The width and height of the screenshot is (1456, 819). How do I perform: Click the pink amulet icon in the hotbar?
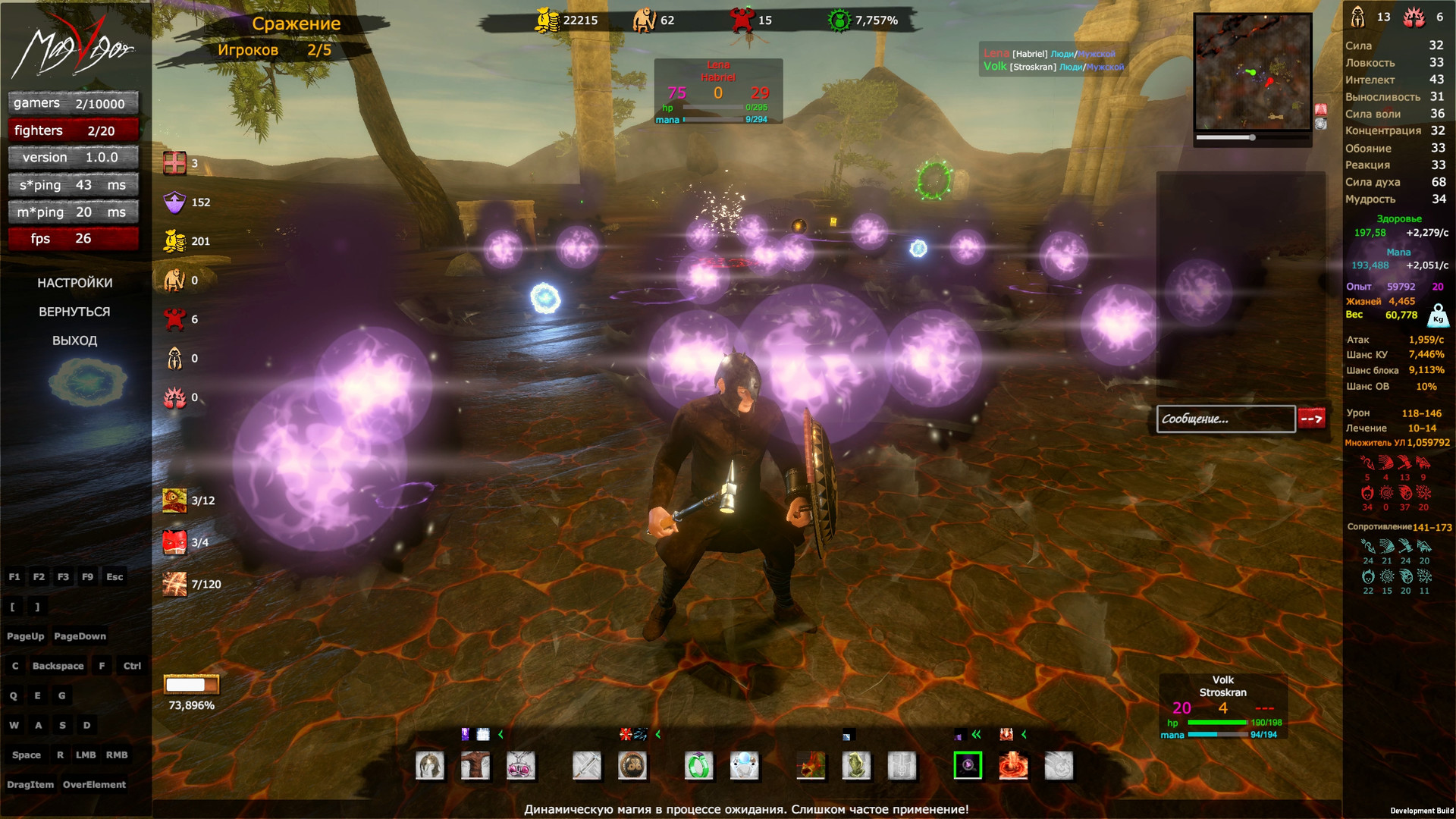click(522, 766)
